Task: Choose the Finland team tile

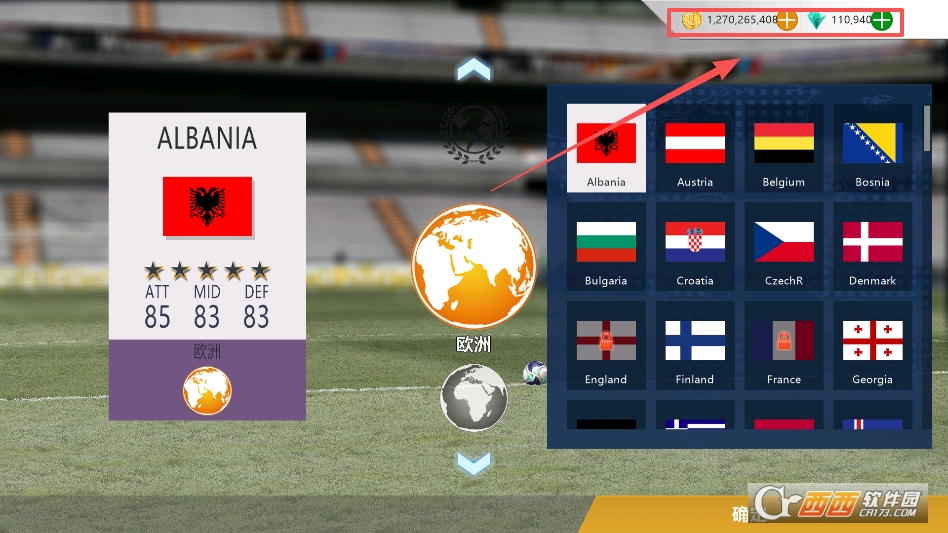Action: pyautogui.click(x=695, y=345)
